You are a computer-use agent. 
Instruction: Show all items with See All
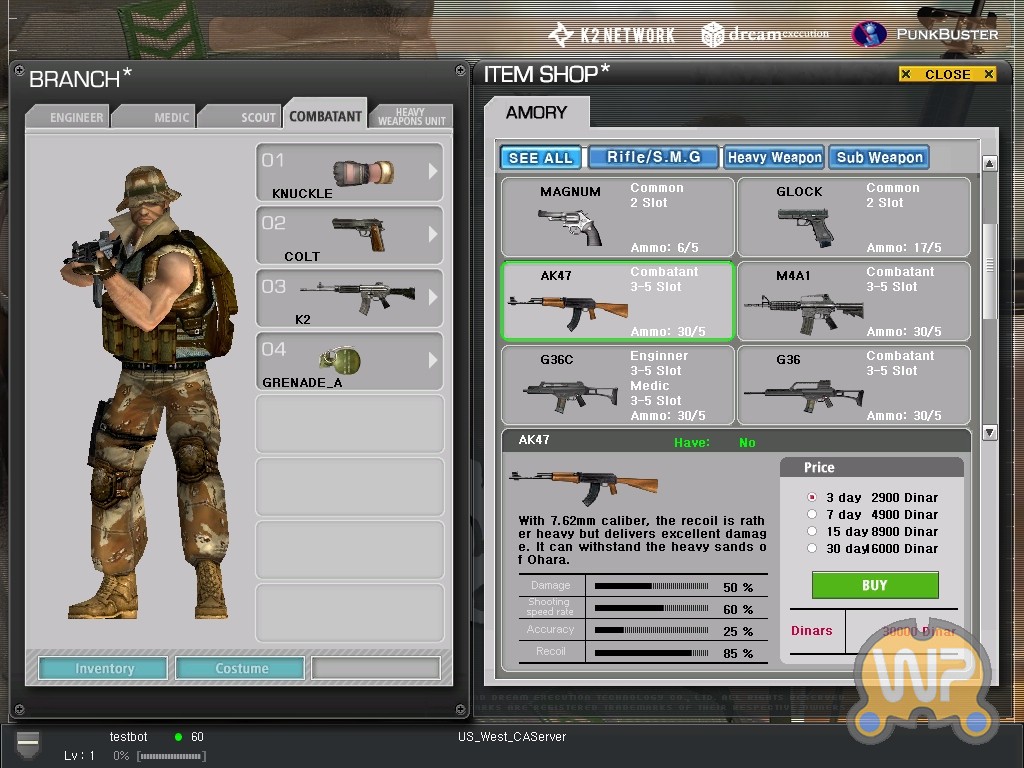point(540,157)
